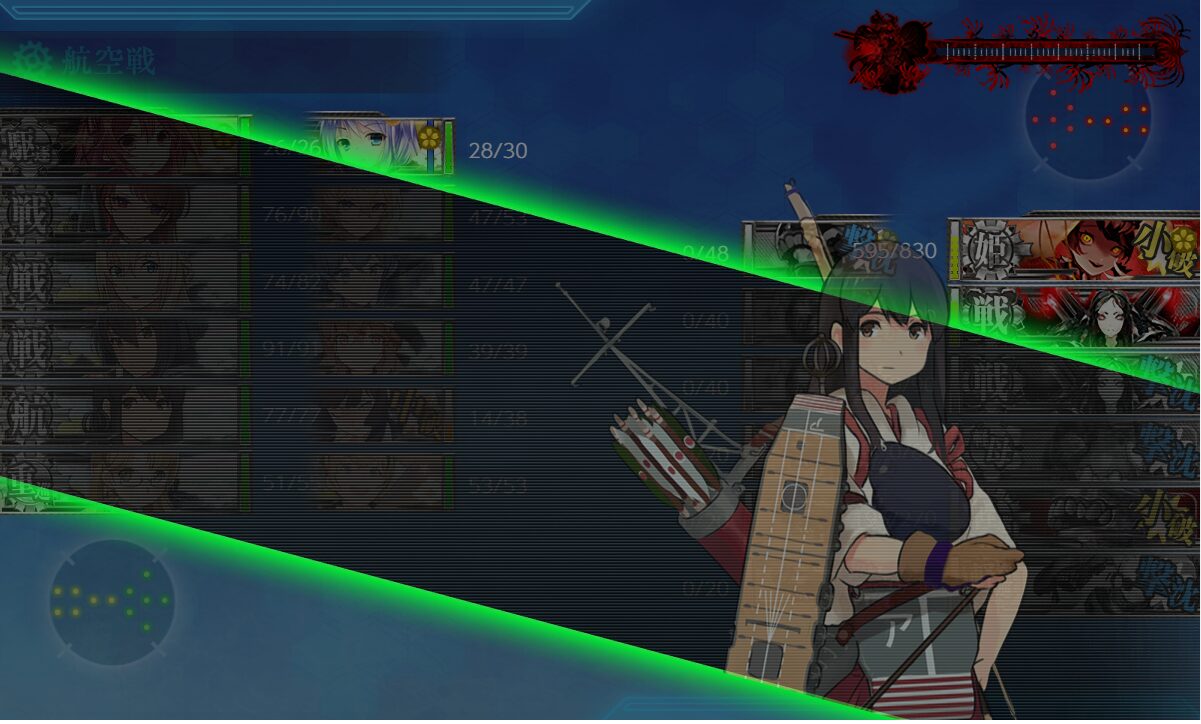Click the friendly fleet formation radar
This screenshot has width=1201, height=724.
111,602
